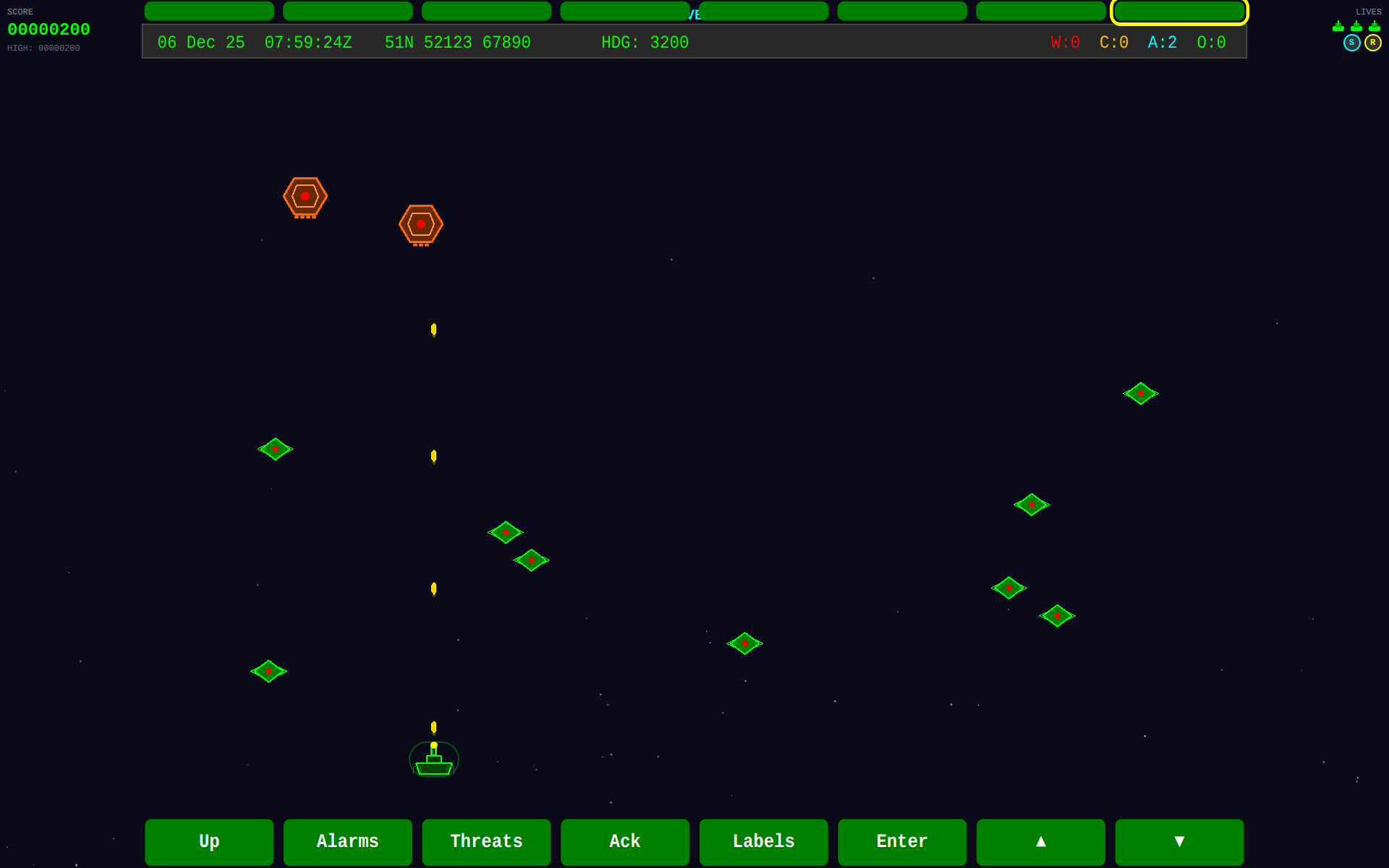Click the ▼ down-arrow control

point(1179,842)
